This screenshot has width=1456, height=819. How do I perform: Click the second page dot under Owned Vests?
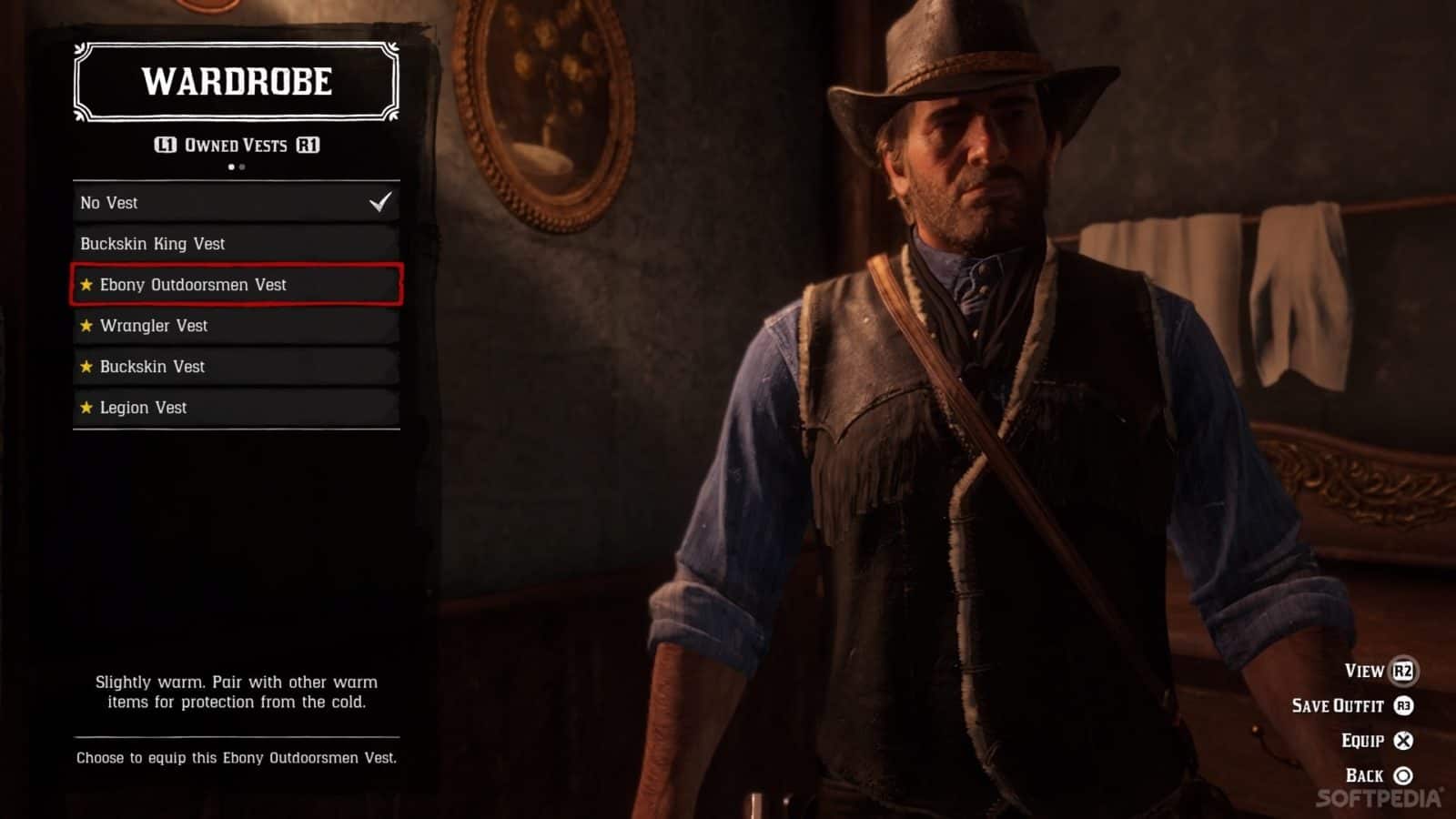(242, 167)
